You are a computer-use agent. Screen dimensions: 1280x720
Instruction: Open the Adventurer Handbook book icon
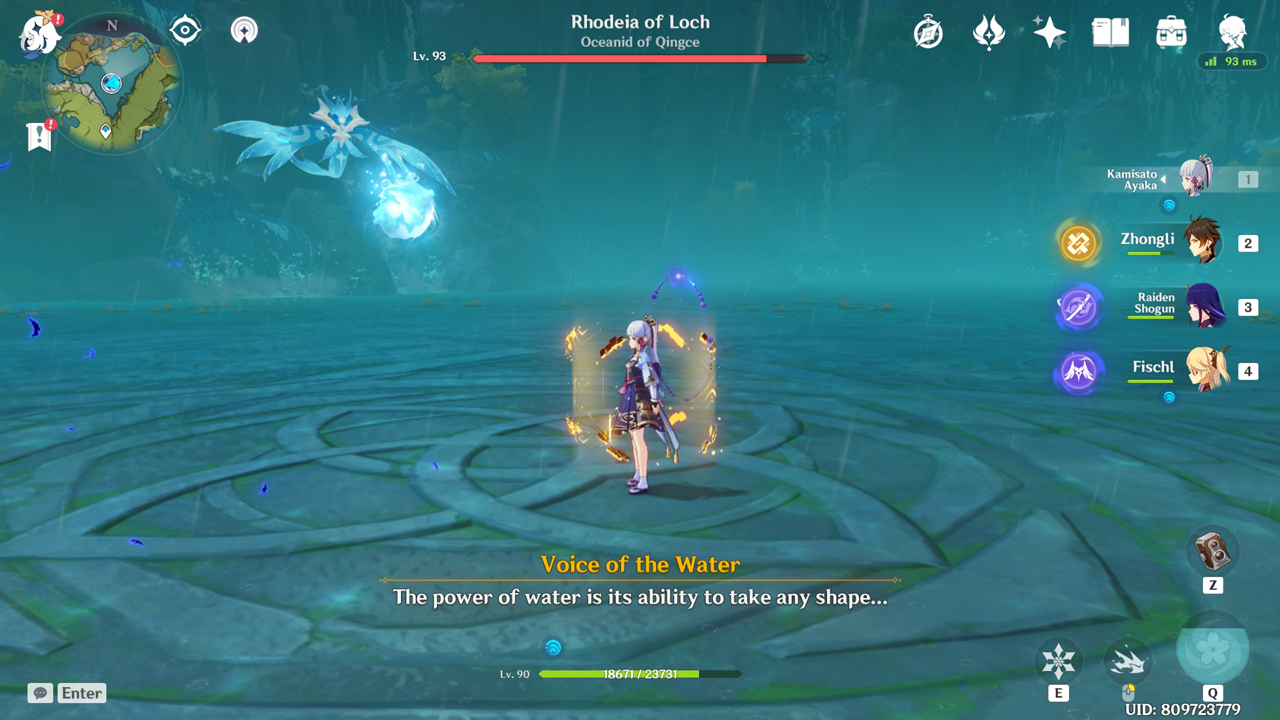(x=1110, y=32)
